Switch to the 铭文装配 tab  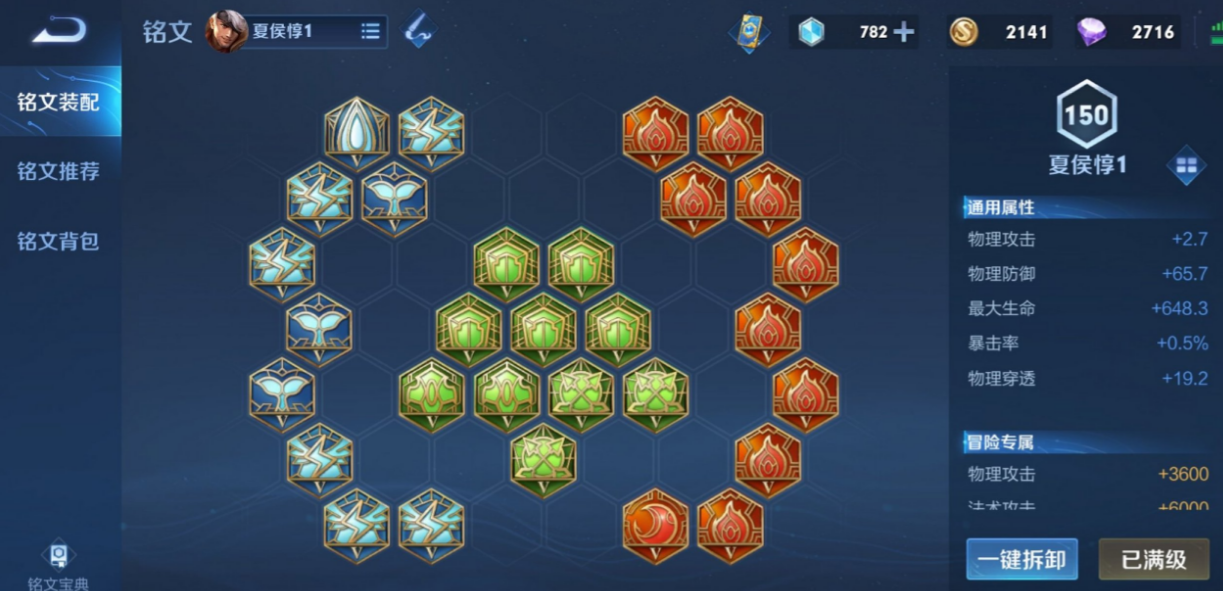pyautogui.click(x=59, y=101)
